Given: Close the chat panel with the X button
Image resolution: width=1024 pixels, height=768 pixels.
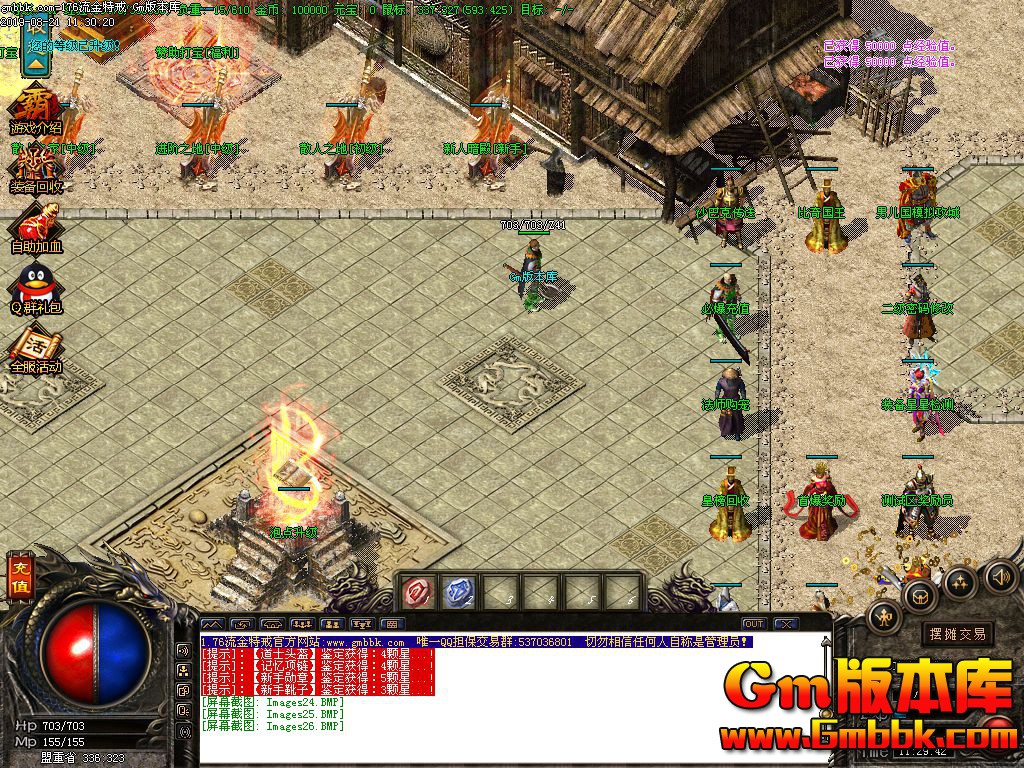Looking at the screenshot, I should point(786,624).
